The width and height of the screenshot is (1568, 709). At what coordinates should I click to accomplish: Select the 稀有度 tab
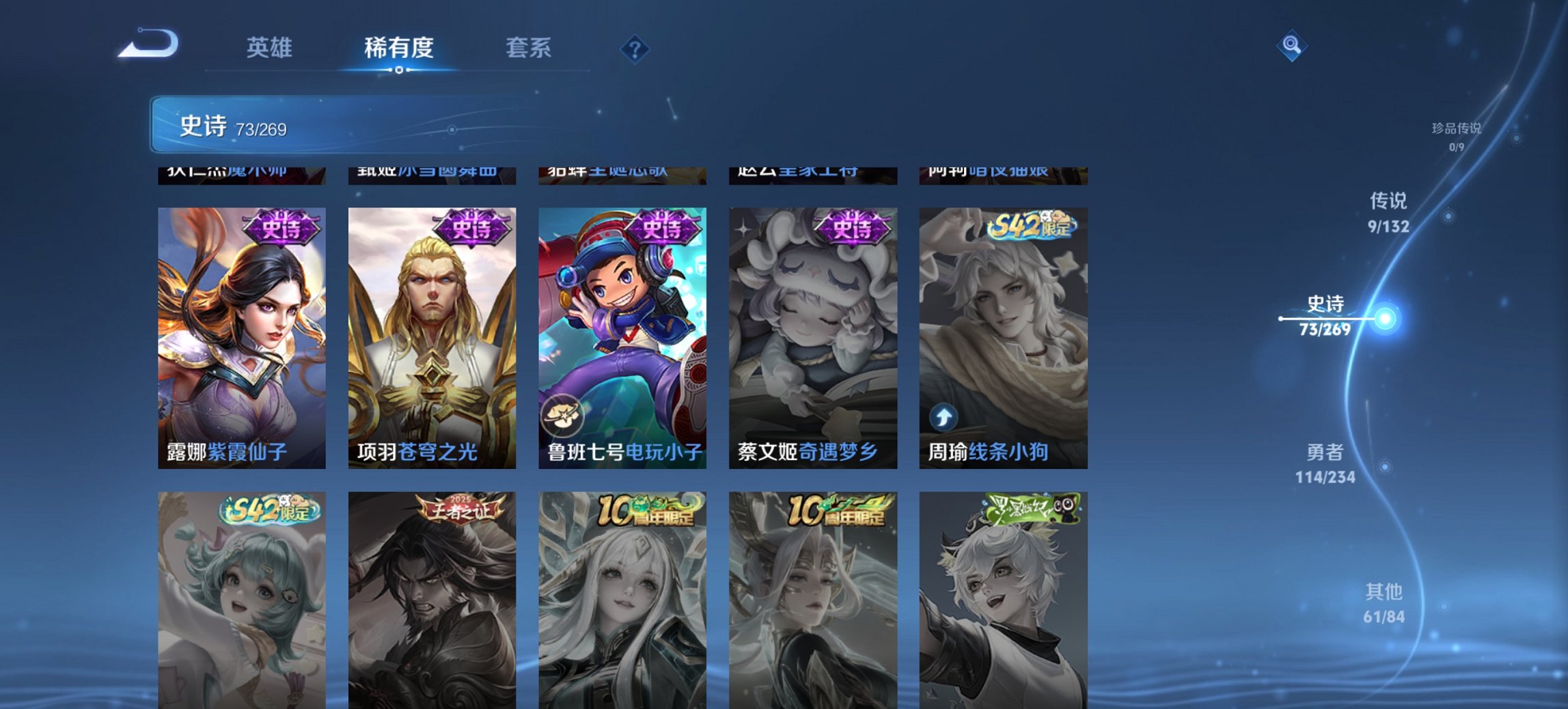400,48
